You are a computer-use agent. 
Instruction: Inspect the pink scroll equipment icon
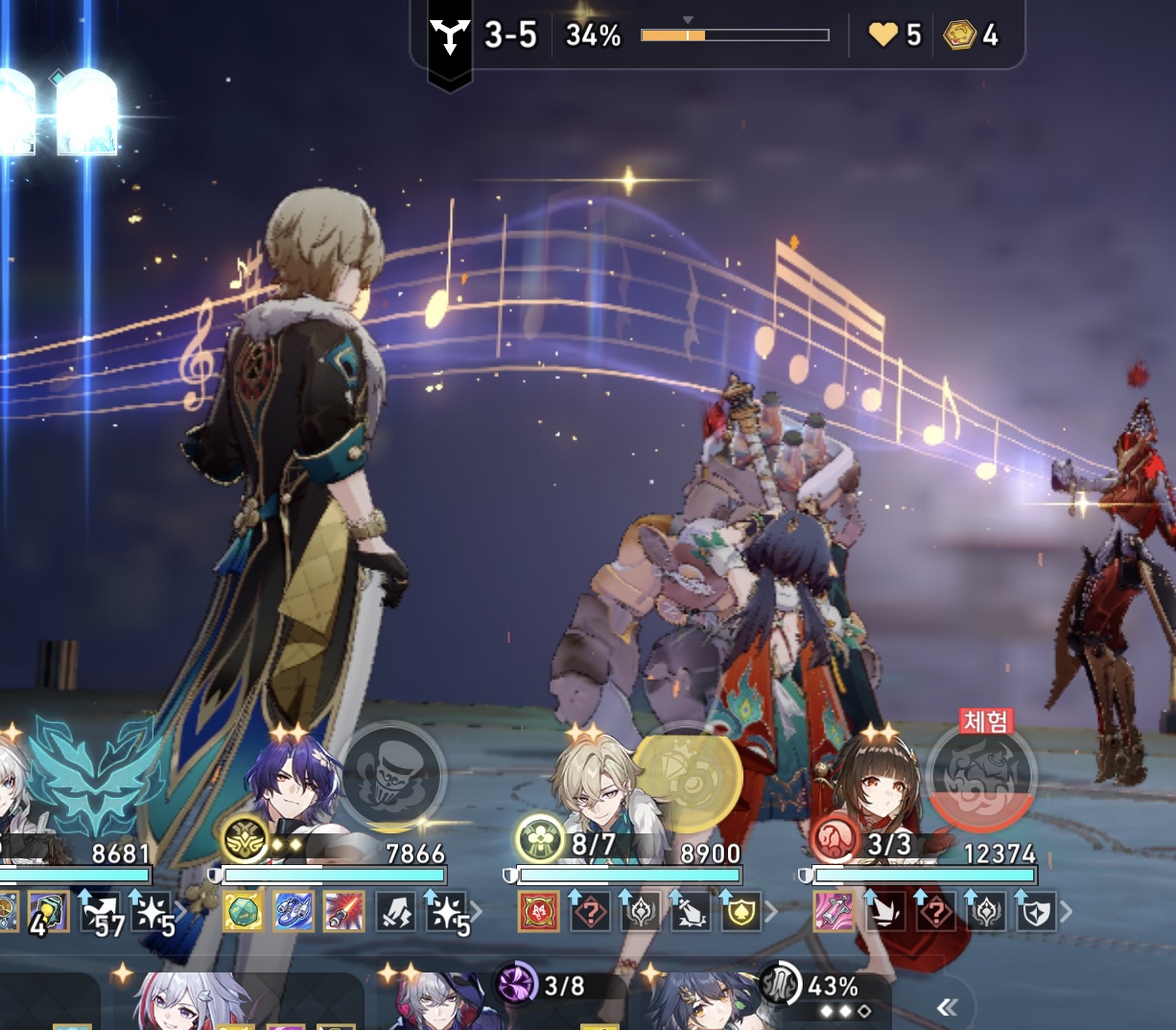[x=834, y=911]
